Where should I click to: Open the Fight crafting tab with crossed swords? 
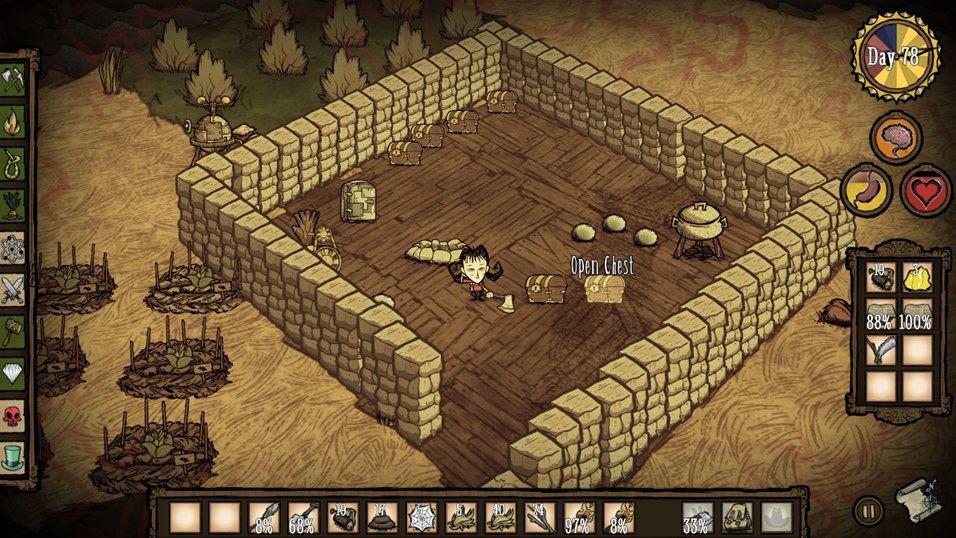[14, 289]
